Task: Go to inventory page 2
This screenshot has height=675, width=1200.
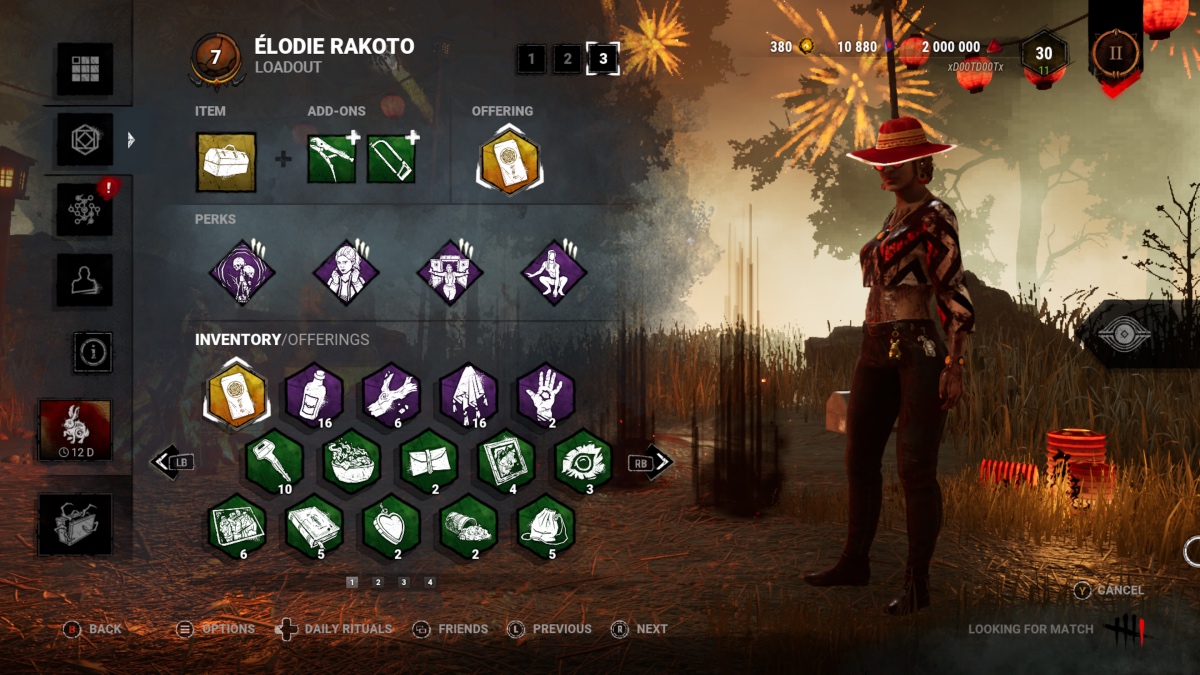Action: click(378, 582)
